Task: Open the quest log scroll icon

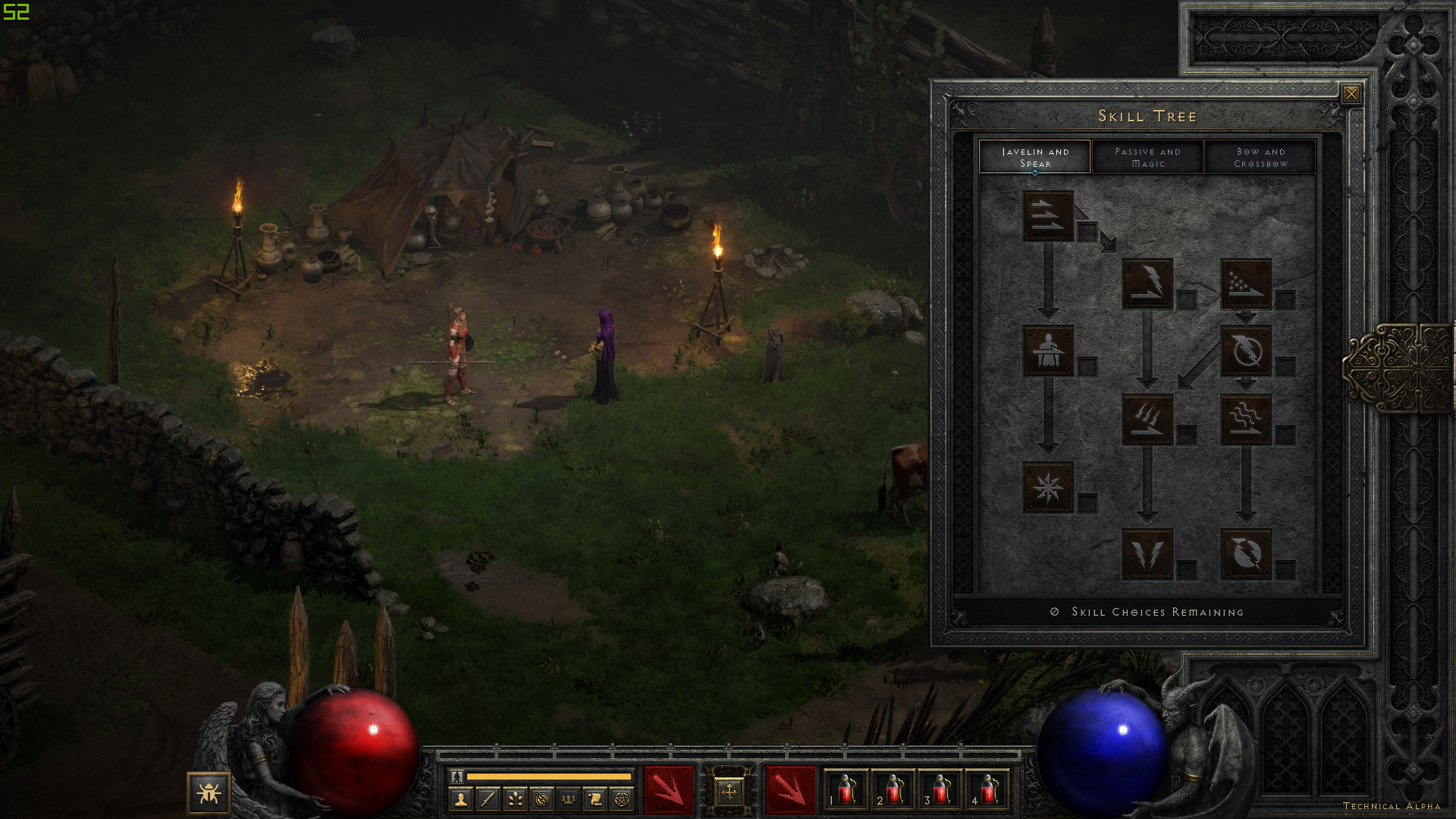Action: tap(595, 799)
